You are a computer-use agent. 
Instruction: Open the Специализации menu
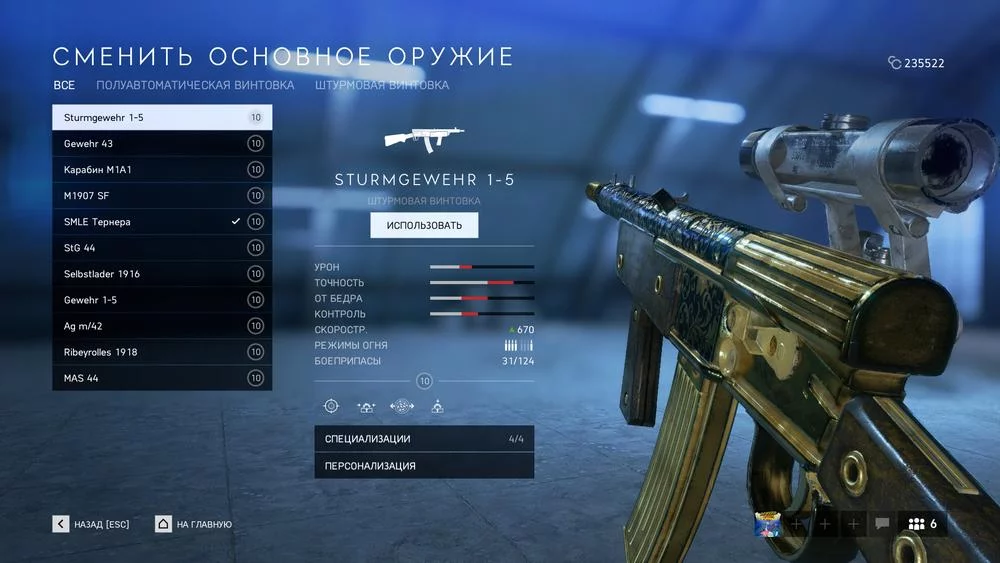tap(424, 438)
